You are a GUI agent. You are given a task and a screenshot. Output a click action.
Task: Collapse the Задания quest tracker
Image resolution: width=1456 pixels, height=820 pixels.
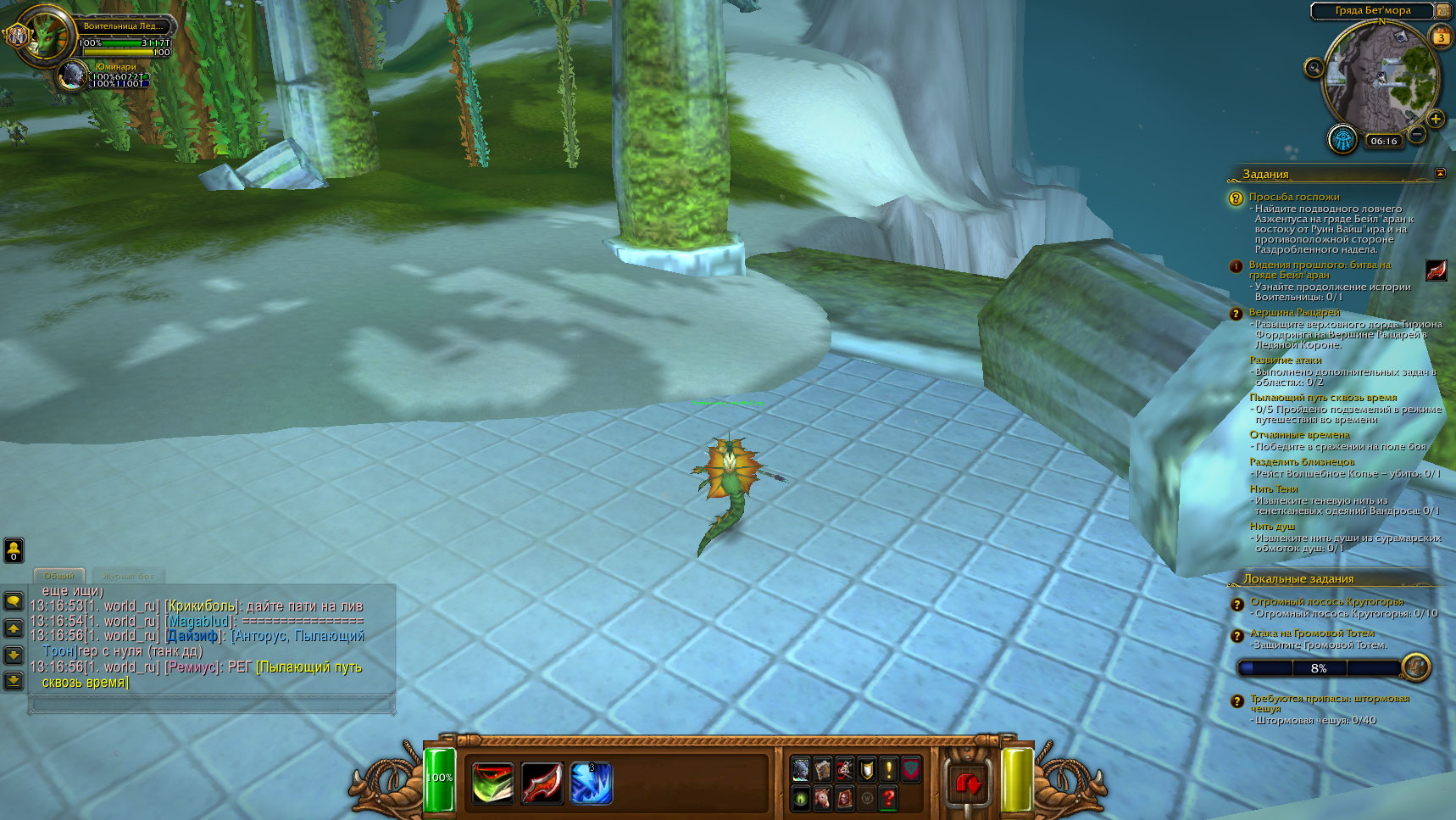tap(1440, 173)
